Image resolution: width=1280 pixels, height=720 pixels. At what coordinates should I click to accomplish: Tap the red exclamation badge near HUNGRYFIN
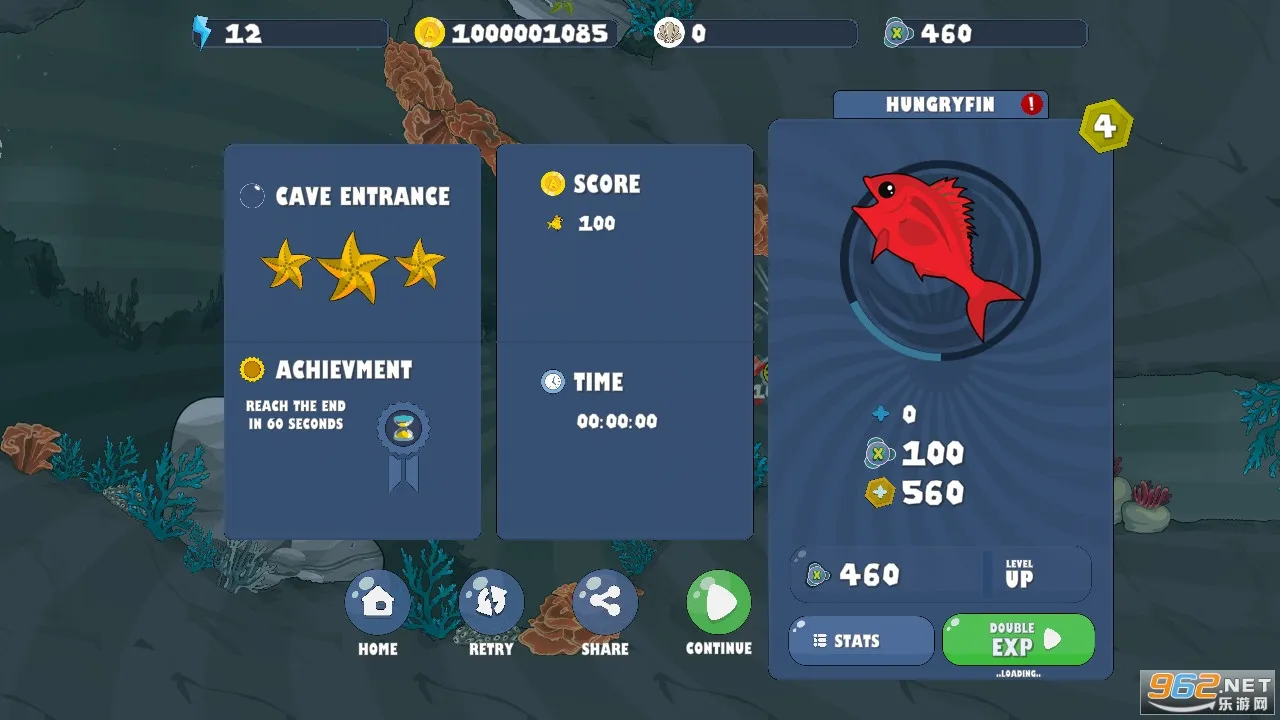(x=1031, y=103)
